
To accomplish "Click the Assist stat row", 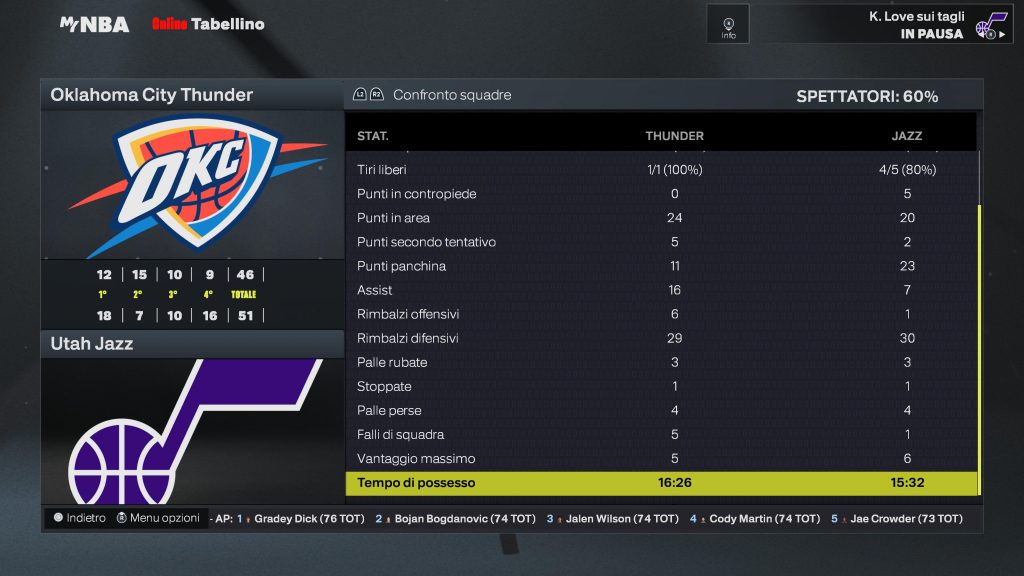I will tap(660, 290).
